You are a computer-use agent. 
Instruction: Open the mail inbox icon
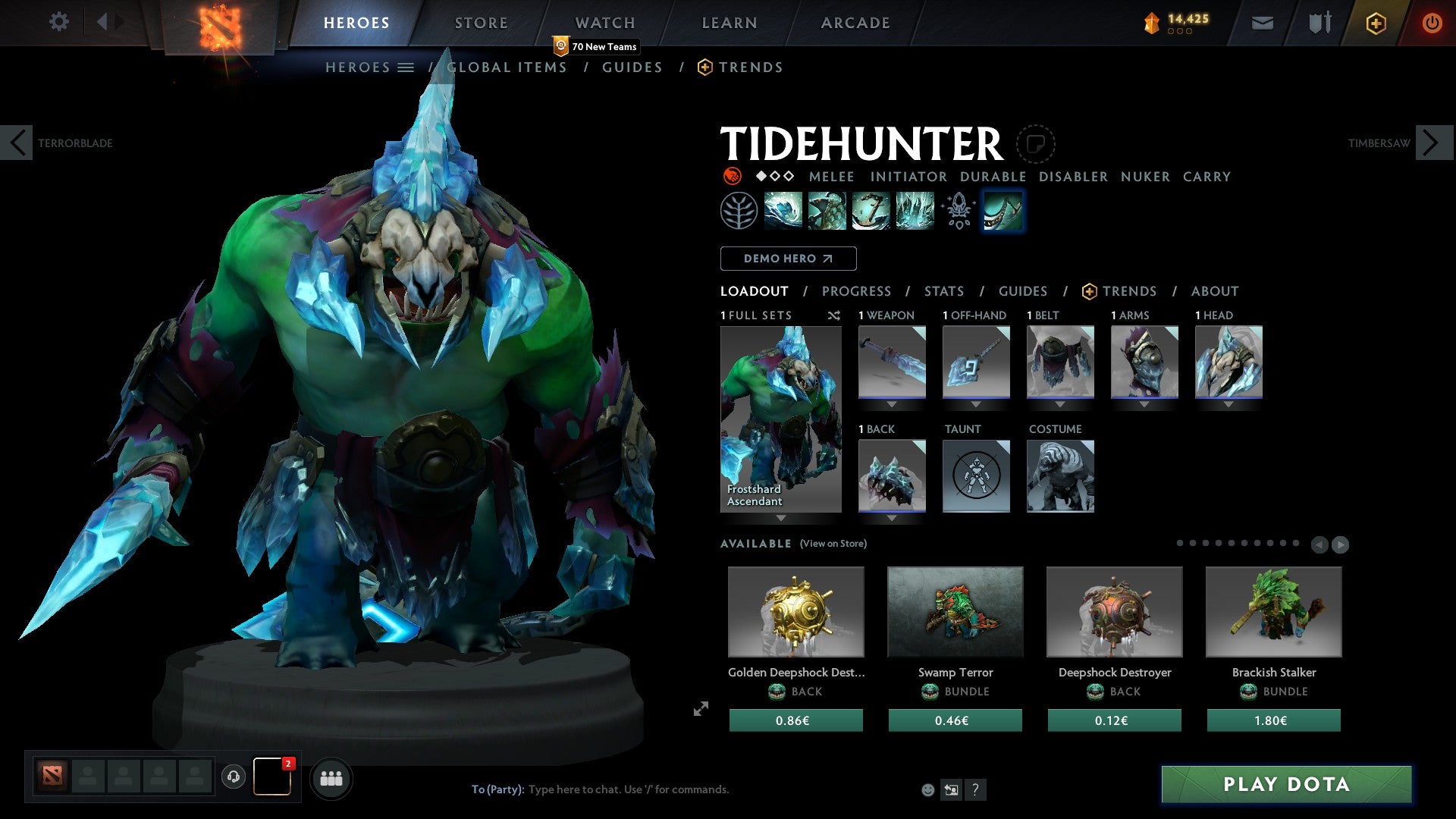pyautogui.click(x=1262, y=23)
